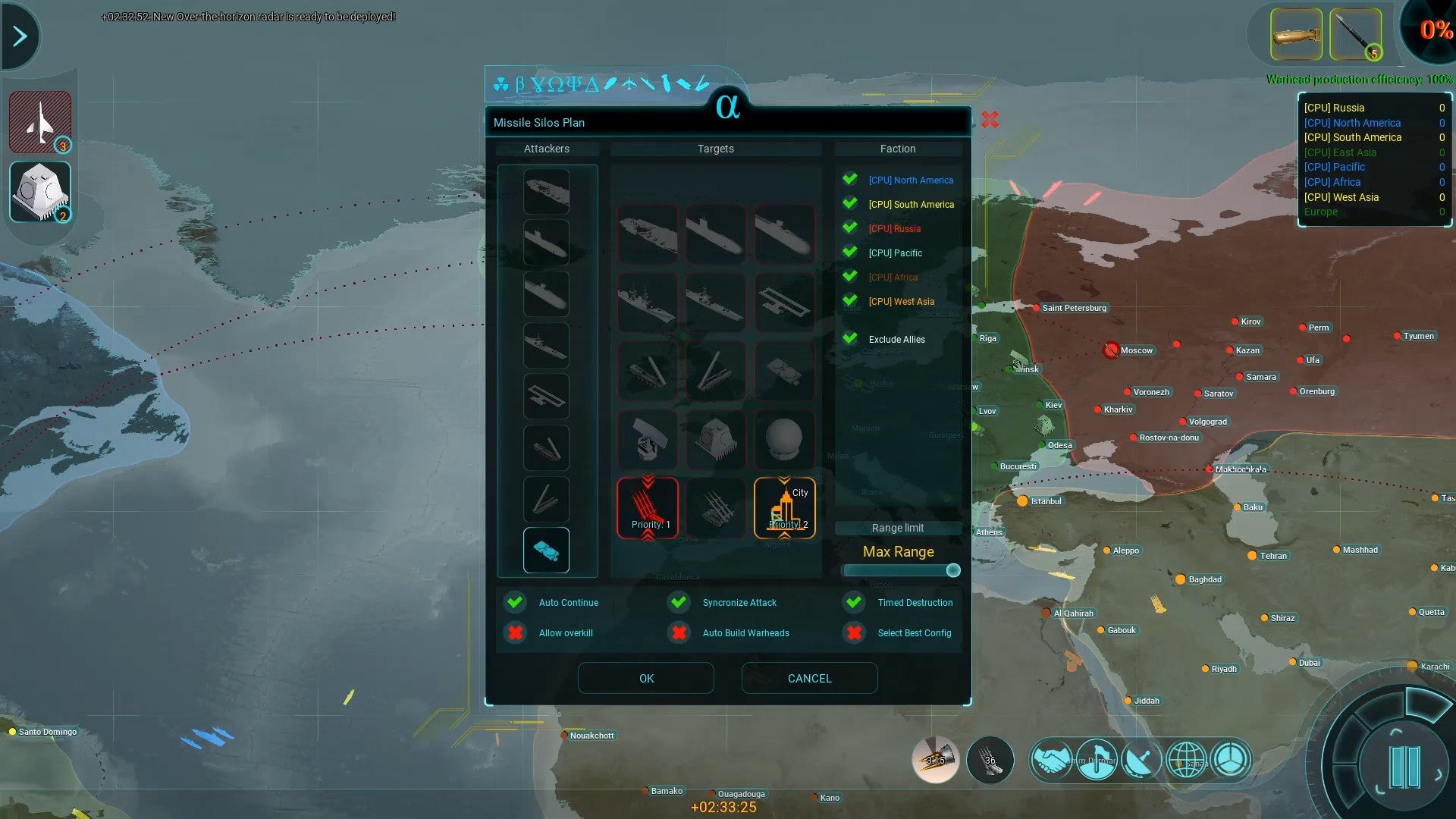Select the city target marked Priority 2
The height and width of the screenshot is (819, 1456).
(786, 508)
